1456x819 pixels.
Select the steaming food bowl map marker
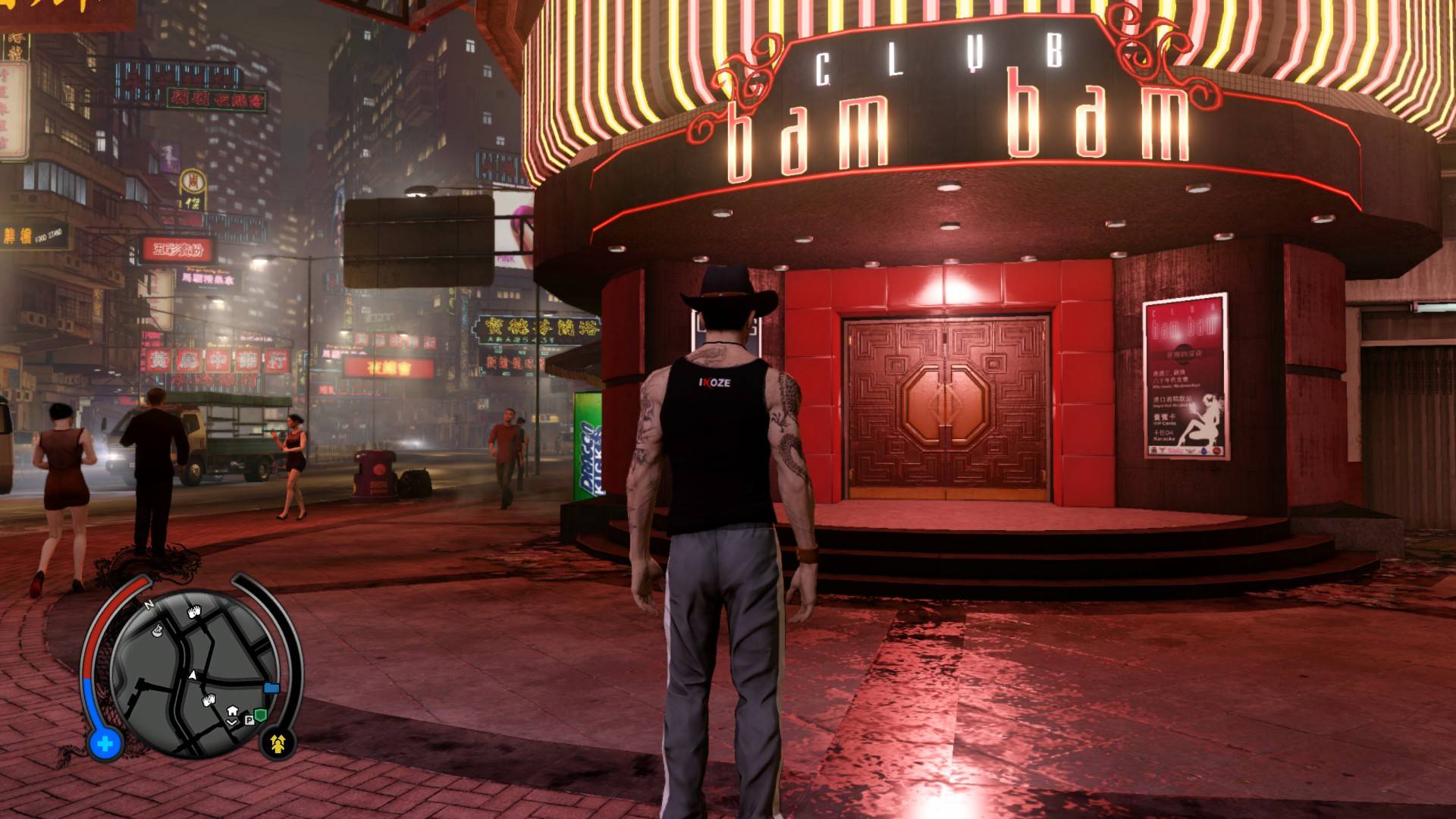[x=157, y=629]
